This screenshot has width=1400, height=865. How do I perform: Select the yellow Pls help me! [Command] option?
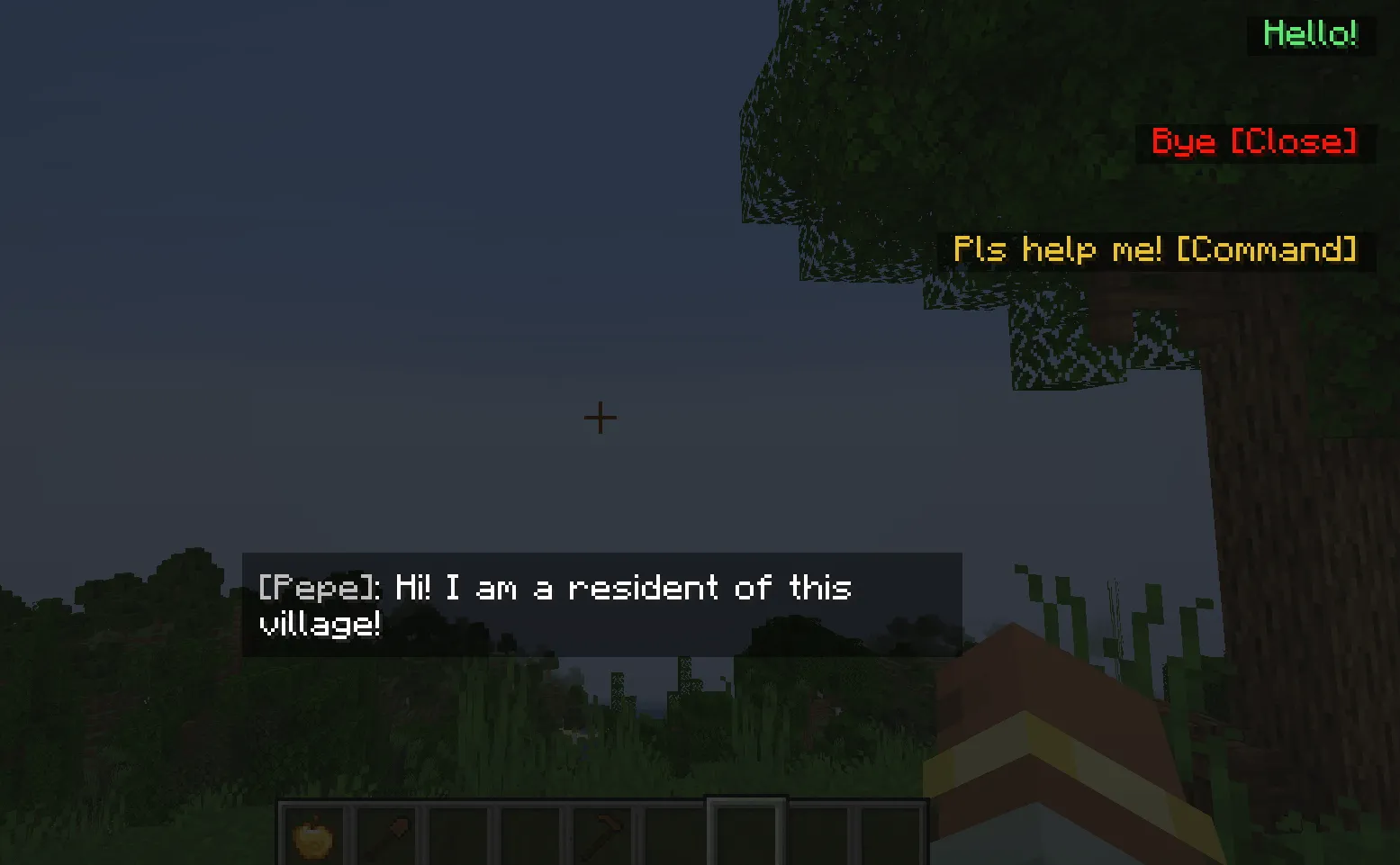1155,250
